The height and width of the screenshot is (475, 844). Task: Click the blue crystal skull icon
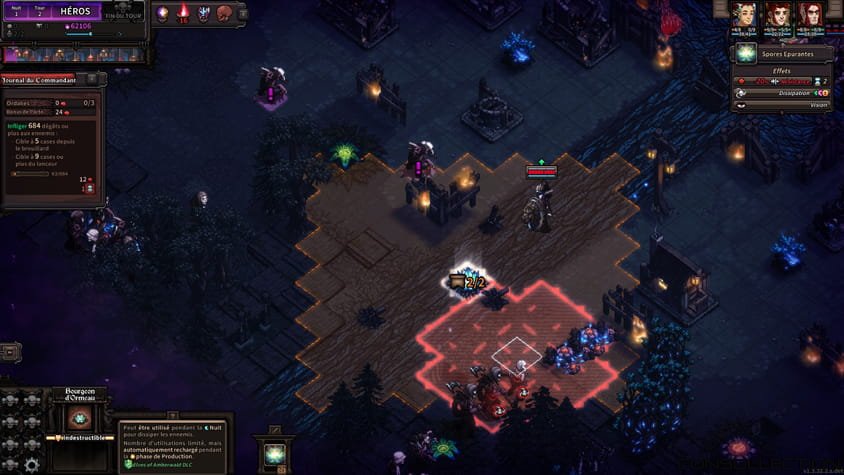point(204,14)
